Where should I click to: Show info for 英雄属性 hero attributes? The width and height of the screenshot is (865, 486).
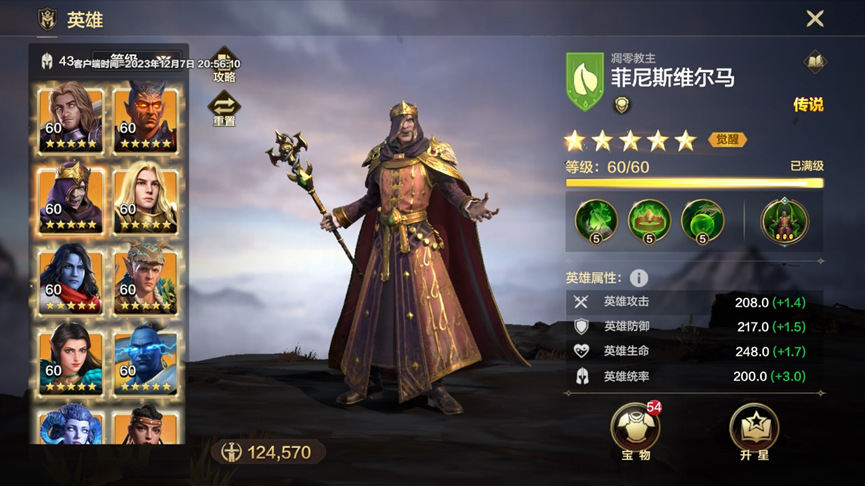tap(638, 278)
